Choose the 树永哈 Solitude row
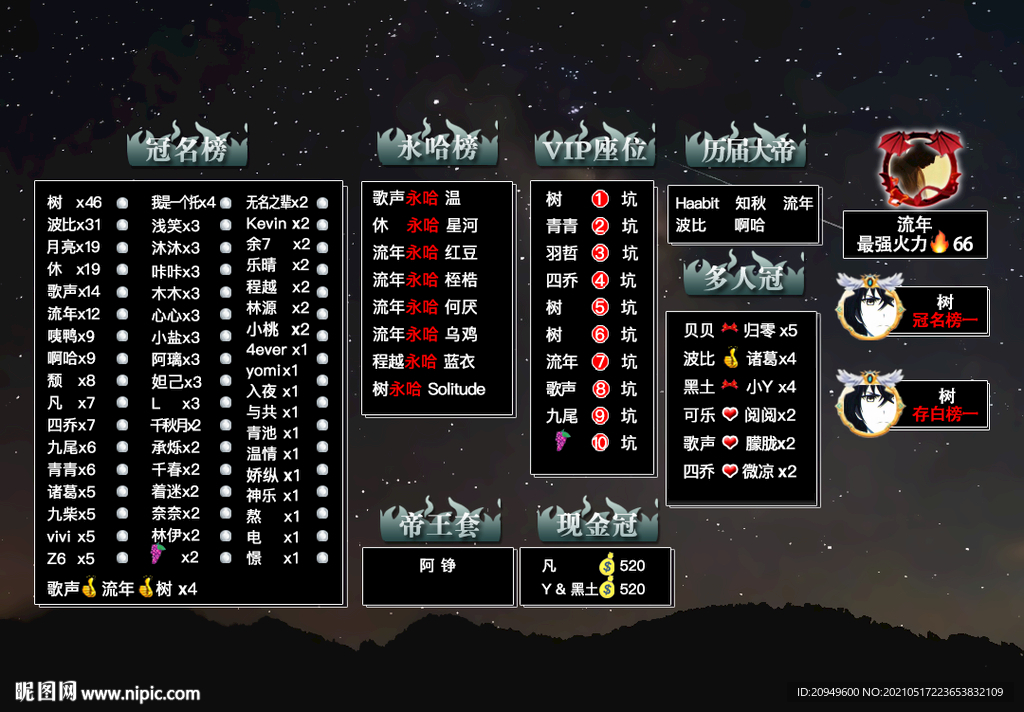 (429, 389)
